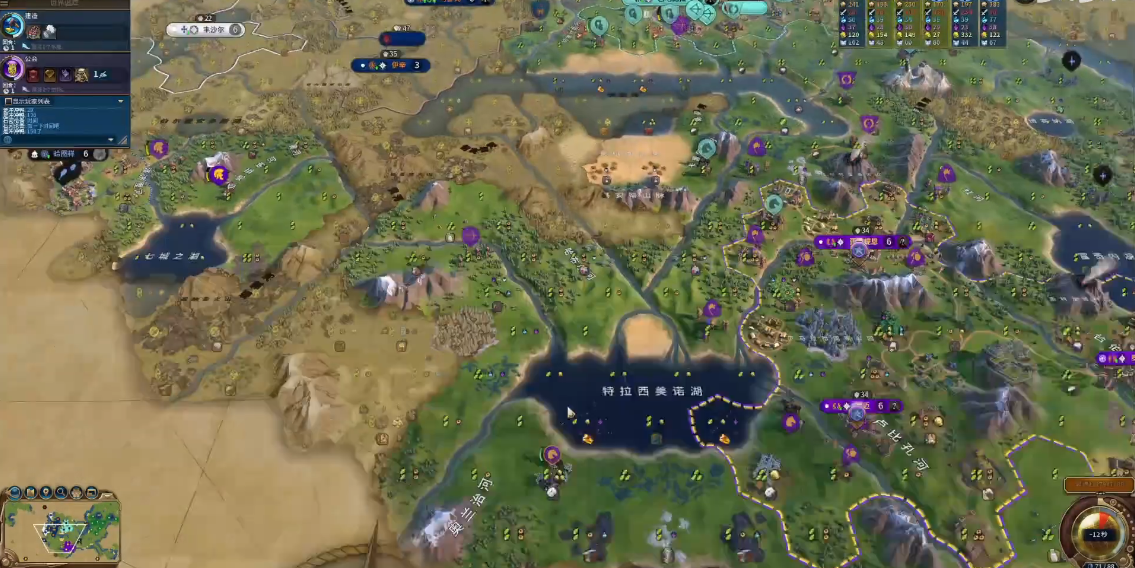Open the map pin button

(x=47, y=492)
